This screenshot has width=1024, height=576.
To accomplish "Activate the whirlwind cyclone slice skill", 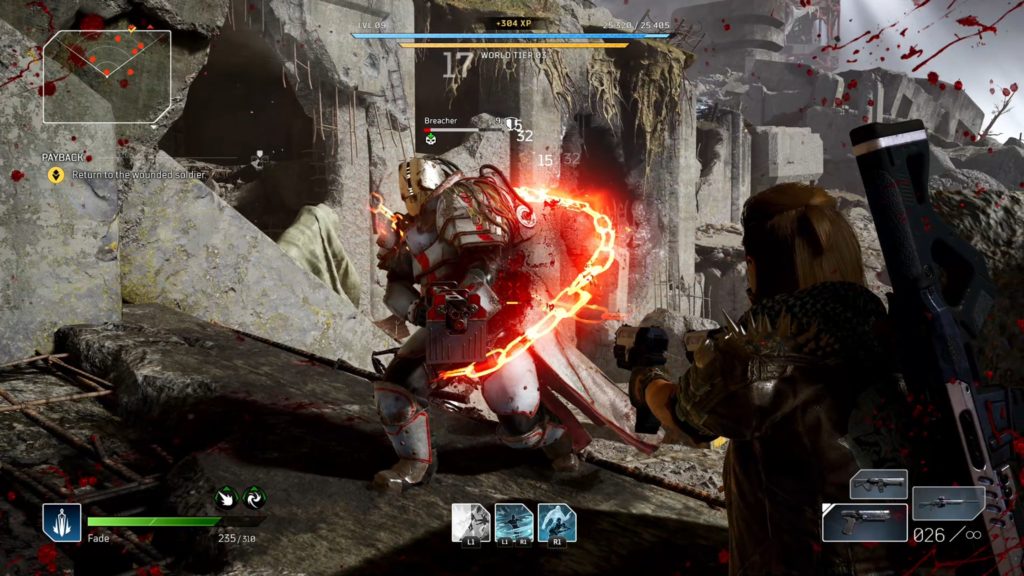I will coord(513,523).
